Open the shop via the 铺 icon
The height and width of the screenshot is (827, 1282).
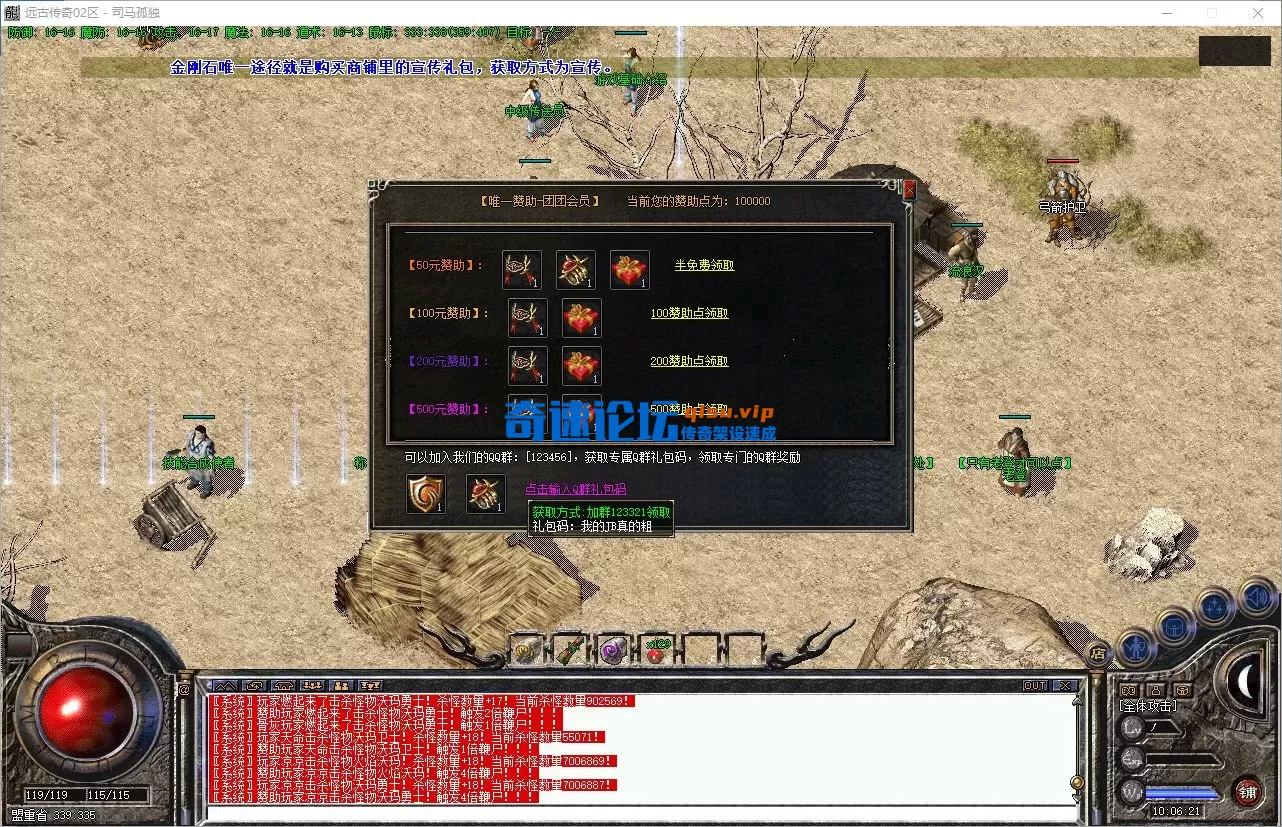[x=1249, y=792]
